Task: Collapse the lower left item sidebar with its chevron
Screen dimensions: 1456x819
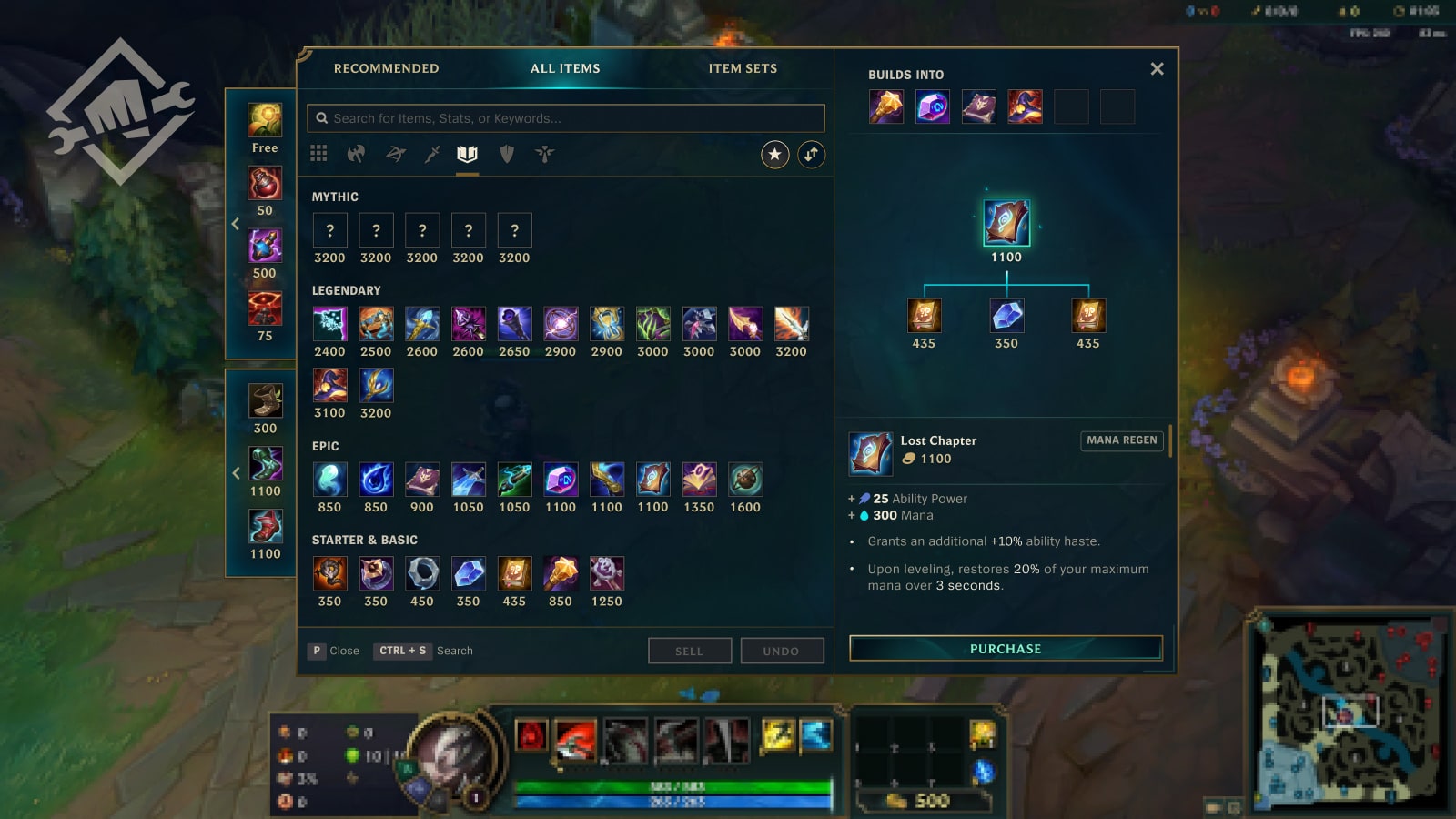Action: point(236,472)
